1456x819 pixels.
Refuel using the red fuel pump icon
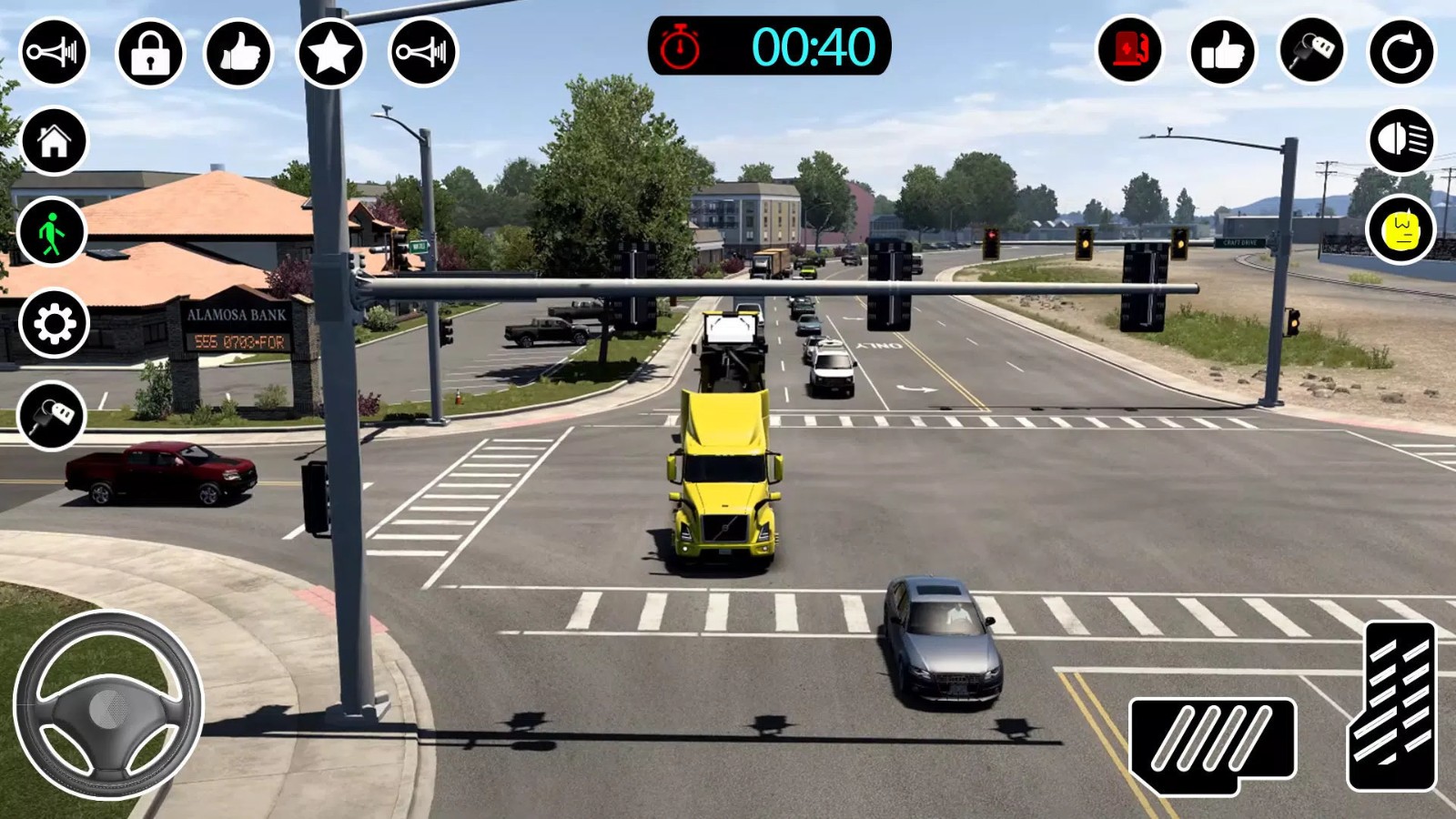pos(1128,51)
